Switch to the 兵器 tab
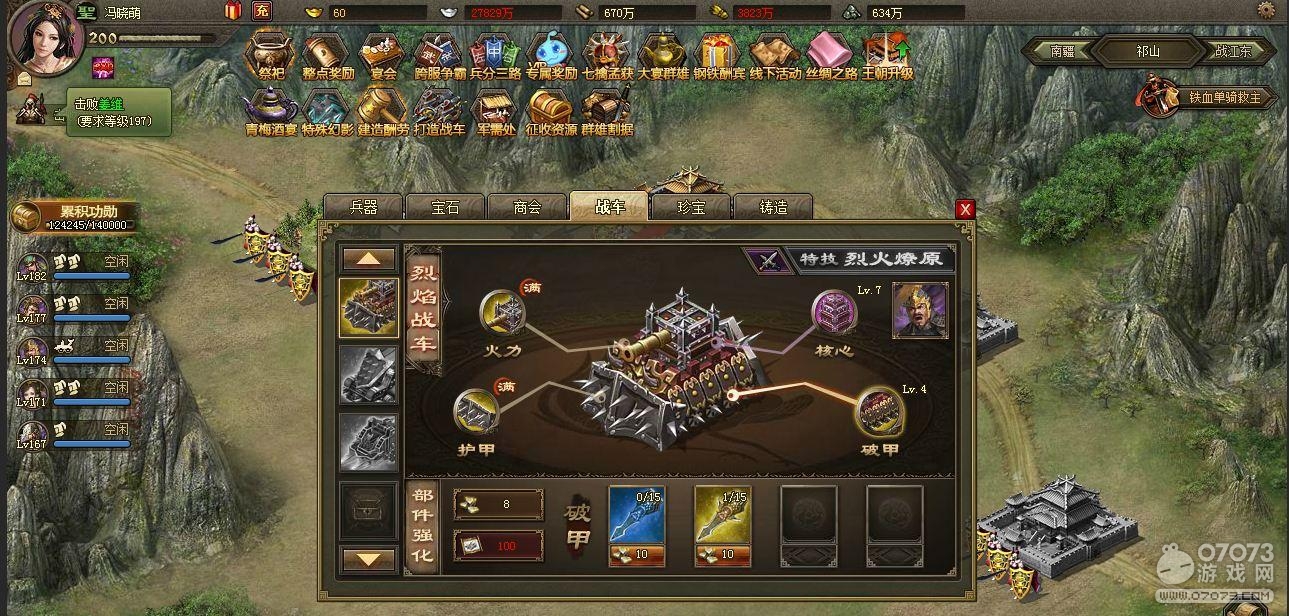Screen dimensions: 1289x616 click(x=363, y=208)
